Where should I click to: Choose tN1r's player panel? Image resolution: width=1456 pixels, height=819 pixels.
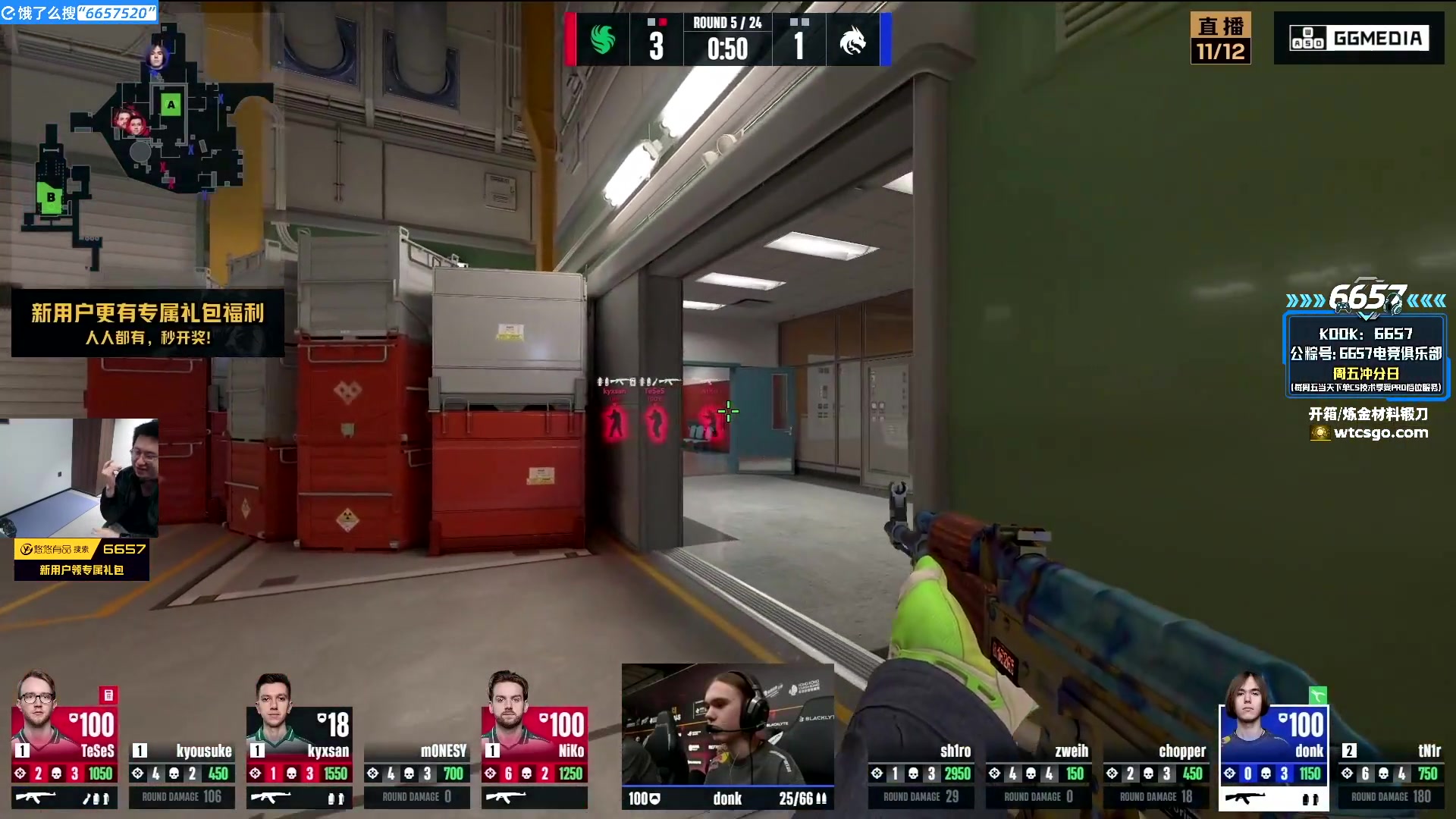click(x=1391, y=773)
